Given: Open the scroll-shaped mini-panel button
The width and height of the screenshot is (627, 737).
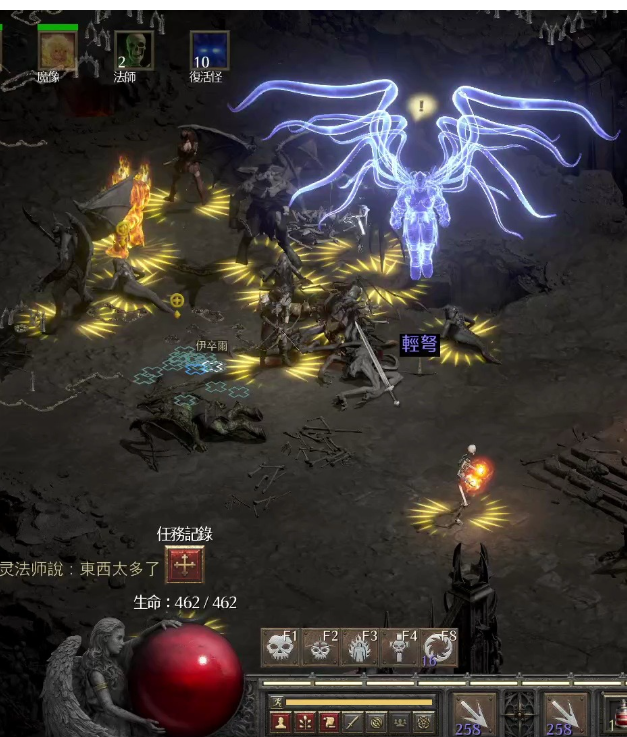Looking at the screenshot, I should [x=328, y=720].
